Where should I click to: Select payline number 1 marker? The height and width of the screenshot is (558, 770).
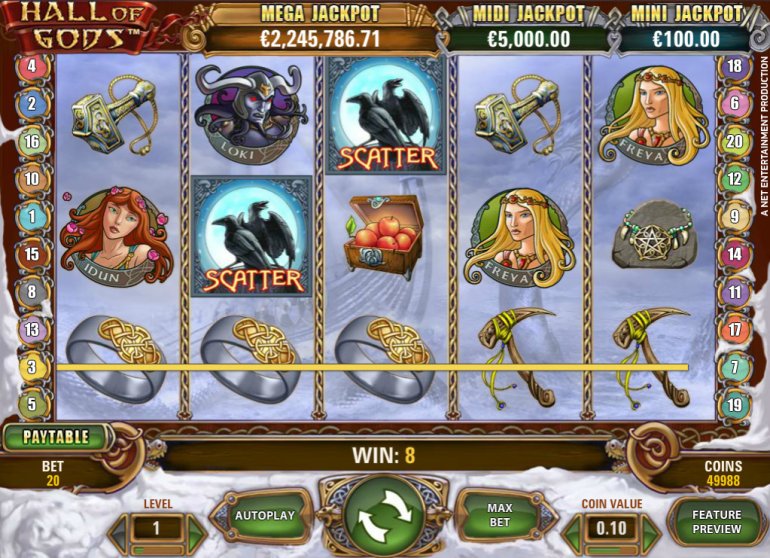(32, 216)
